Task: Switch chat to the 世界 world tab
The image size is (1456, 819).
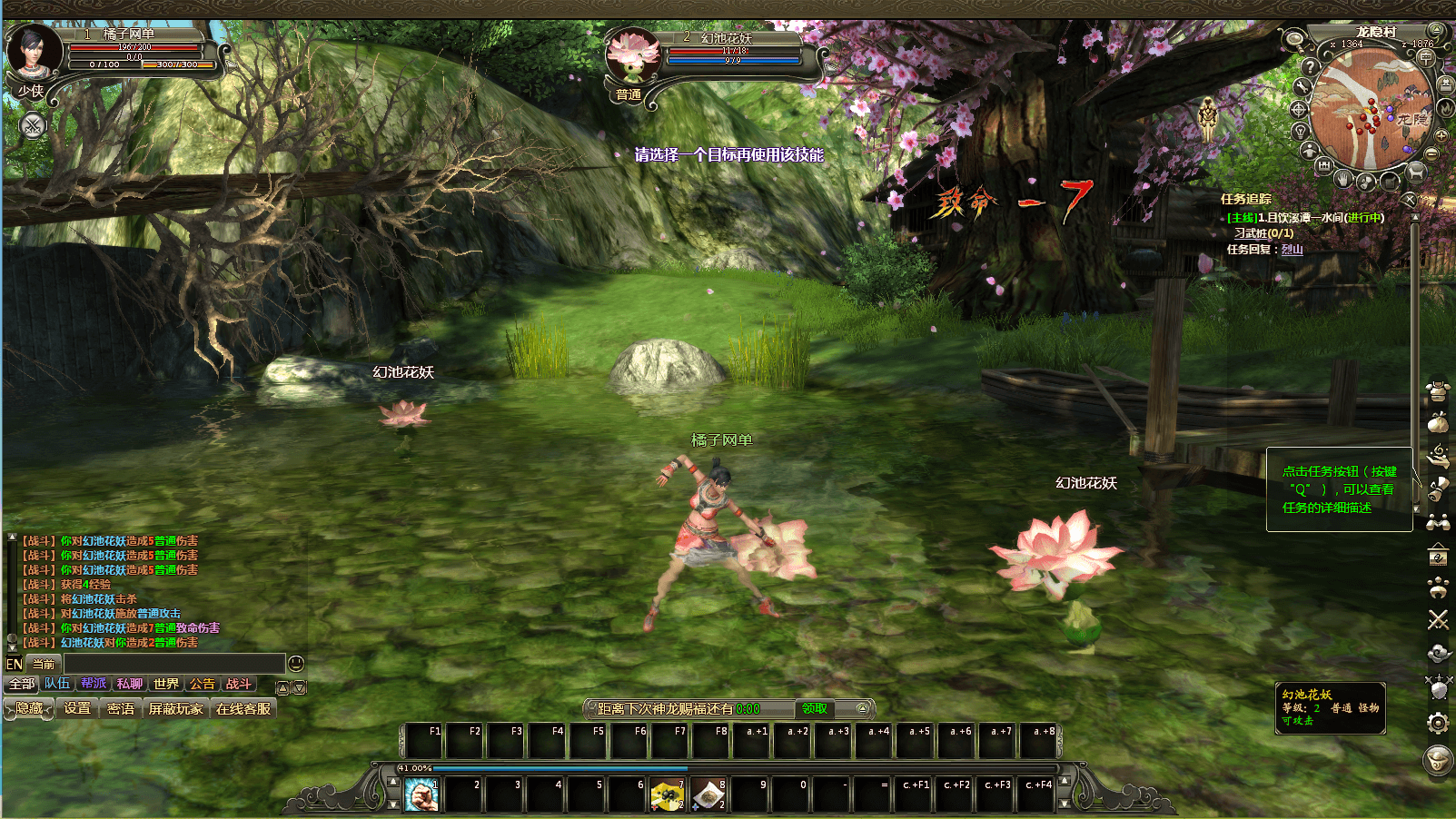Action: [166, 684]
